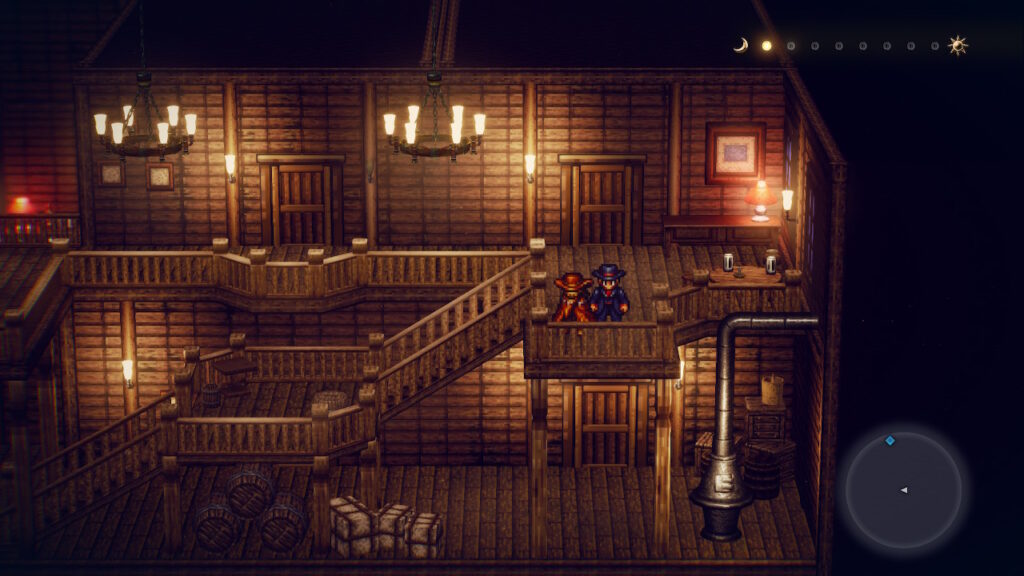Select the blue diamond marker on the minimap
1024x576 pixels.
pyautogui.click(x=889, y=440)
